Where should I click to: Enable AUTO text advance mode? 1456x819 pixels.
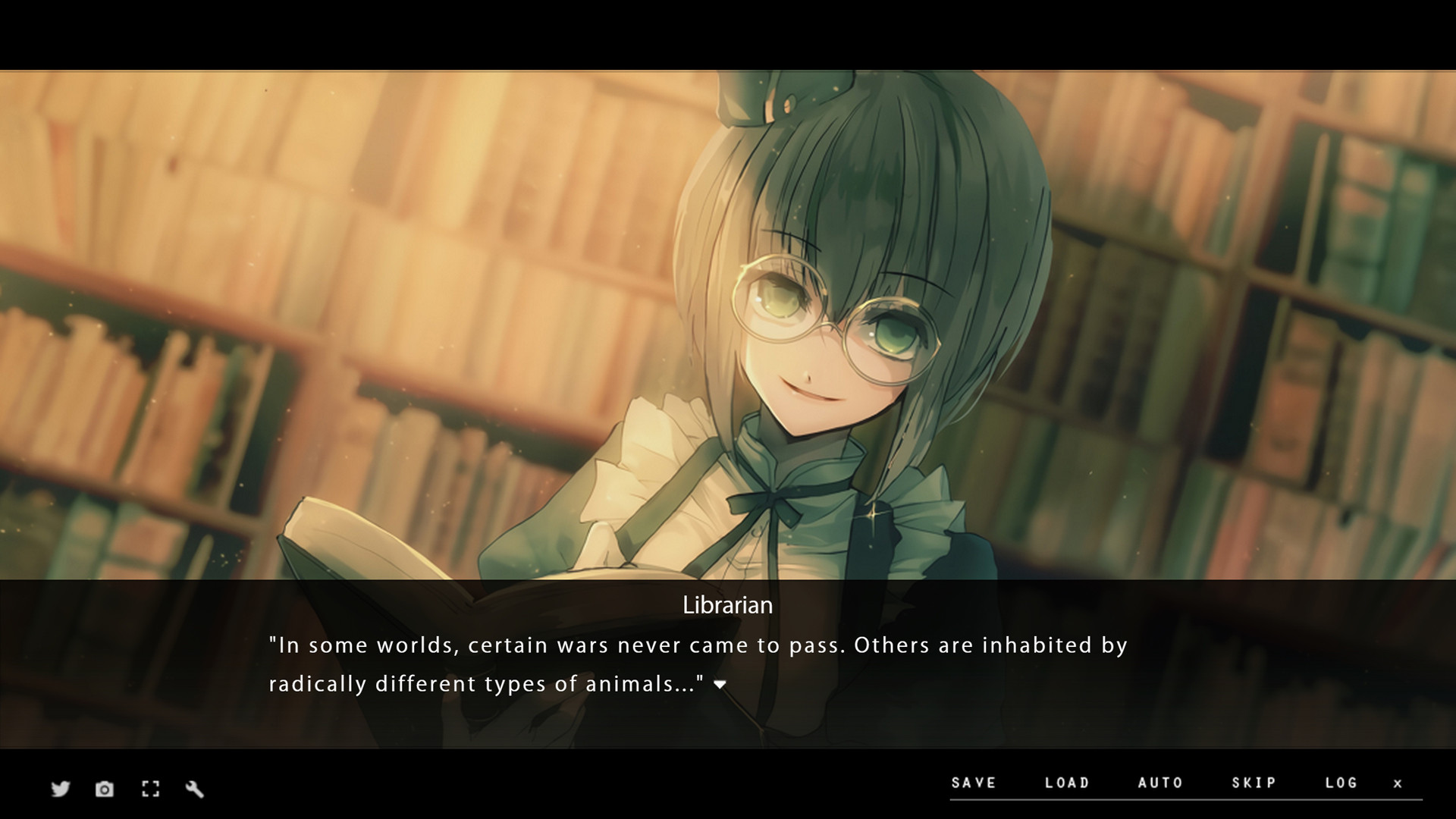coord(1159,783)
